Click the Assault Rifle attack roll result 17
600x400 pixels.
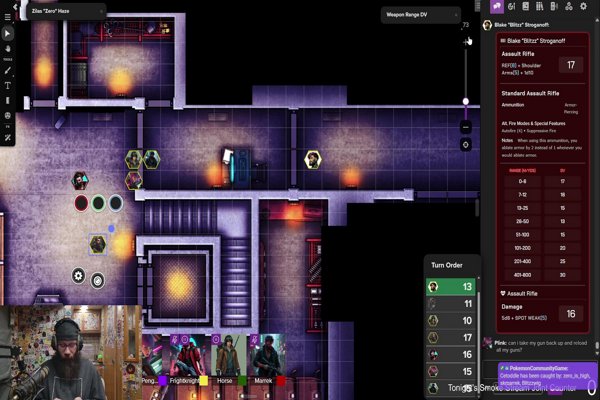click(571, 65)
